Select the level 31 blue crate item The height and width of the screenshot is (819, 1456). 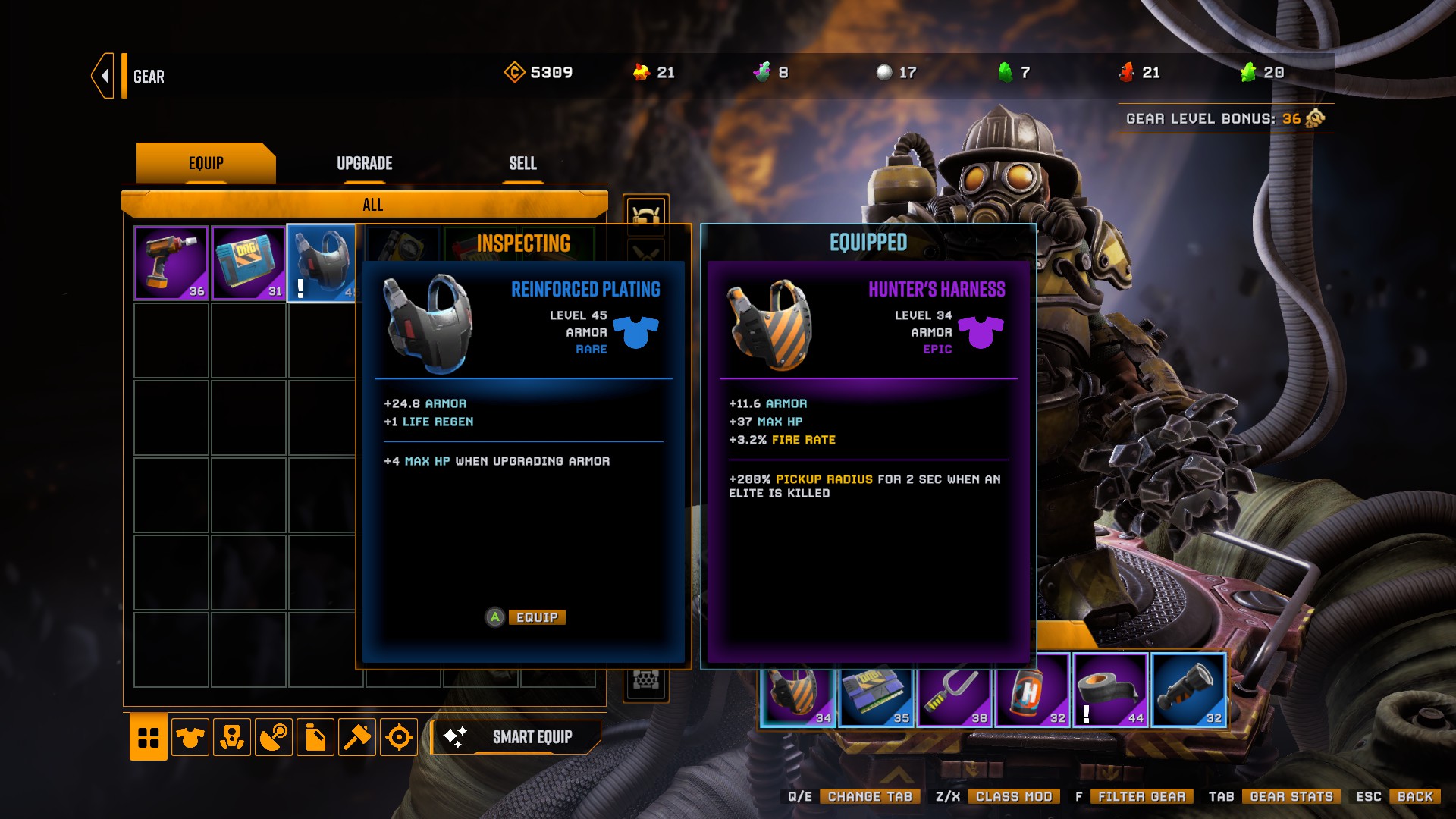[x=249, y=263]
